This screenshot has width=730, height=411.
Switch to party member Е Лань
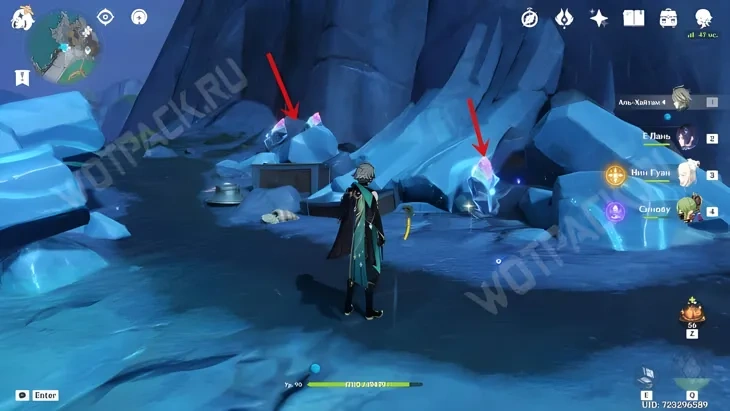tap(686, 138)
